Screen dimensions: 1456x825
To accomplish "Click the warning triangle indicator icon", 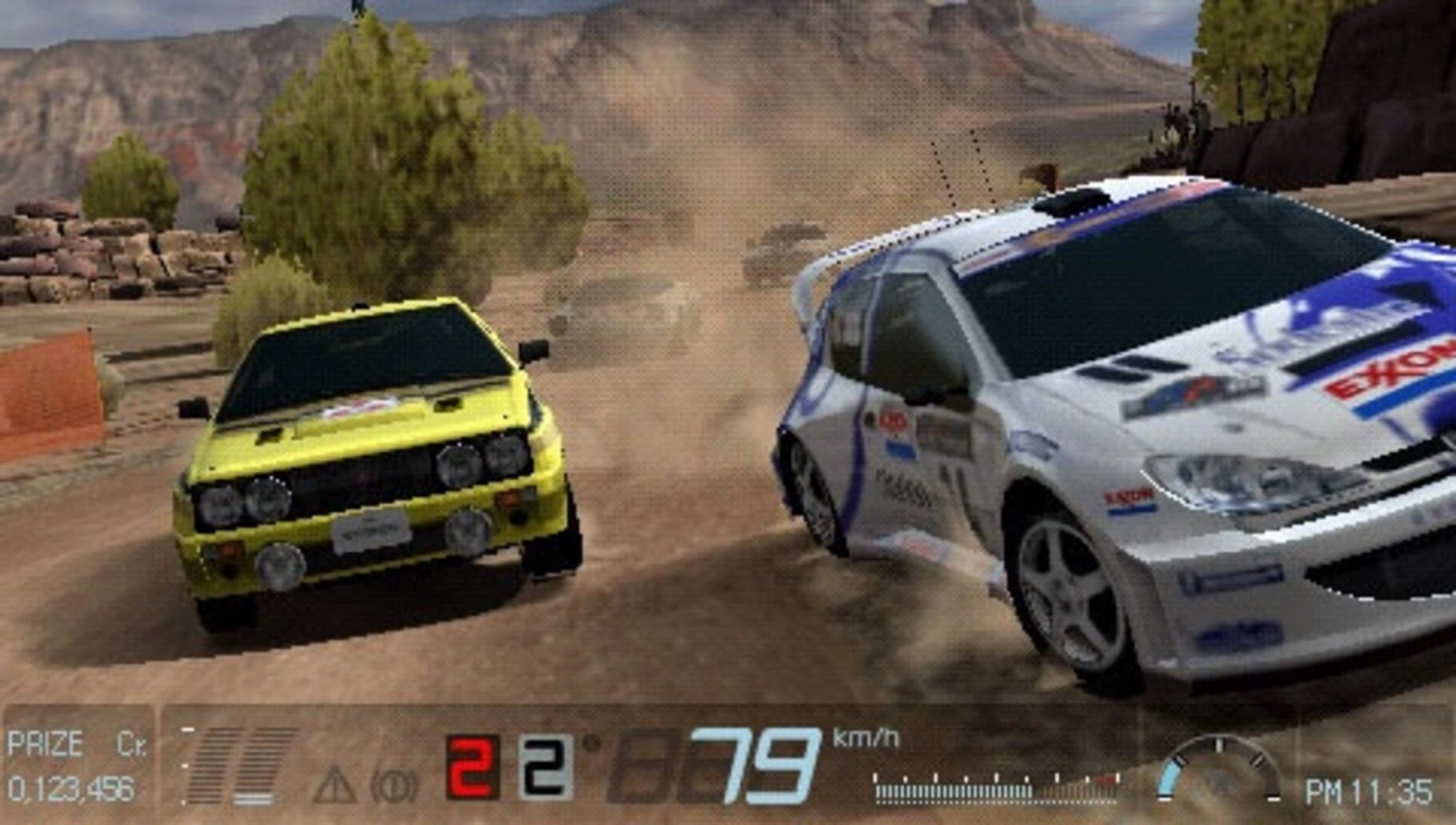I will [334, 784].
